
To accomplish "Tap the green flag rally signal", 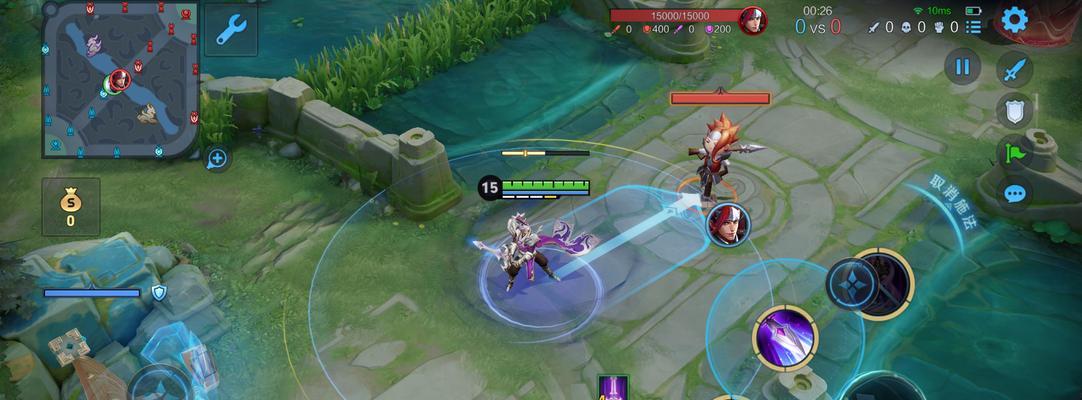I will point(1014,152).
